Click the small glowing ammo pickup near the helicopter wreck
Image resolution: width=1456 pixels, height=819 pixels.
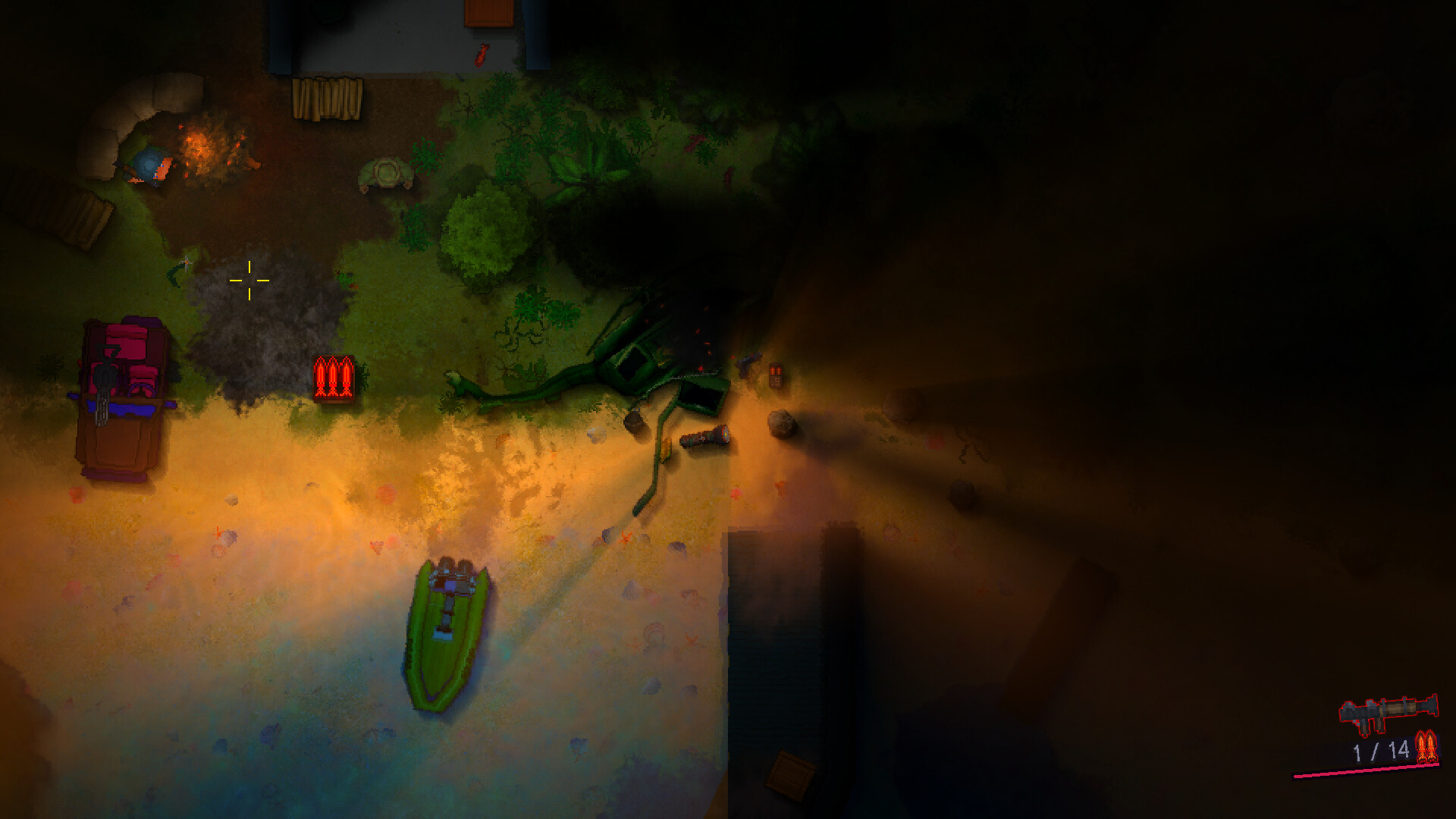(775, 375)
